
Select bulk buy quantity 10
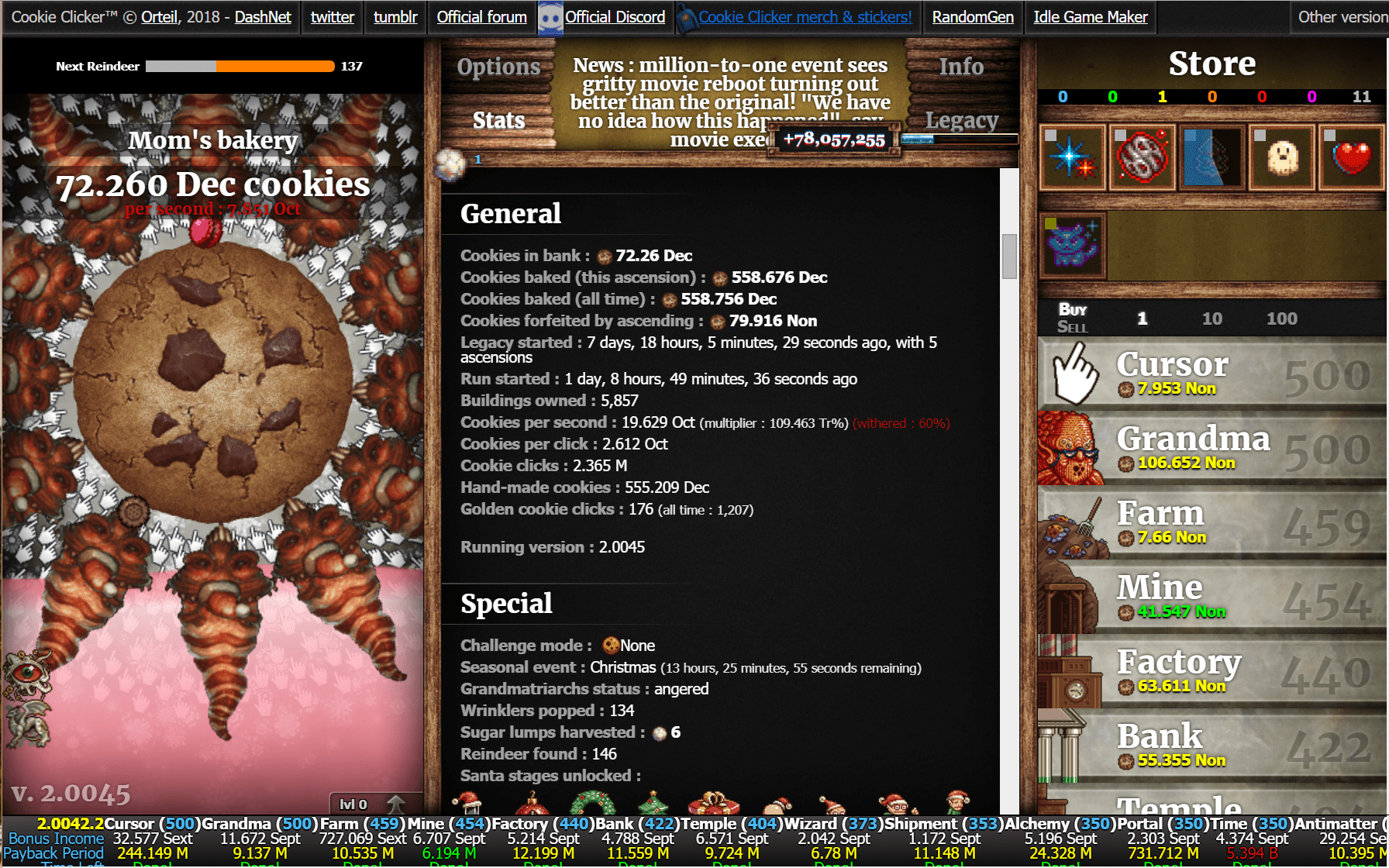pos(1211,318)
